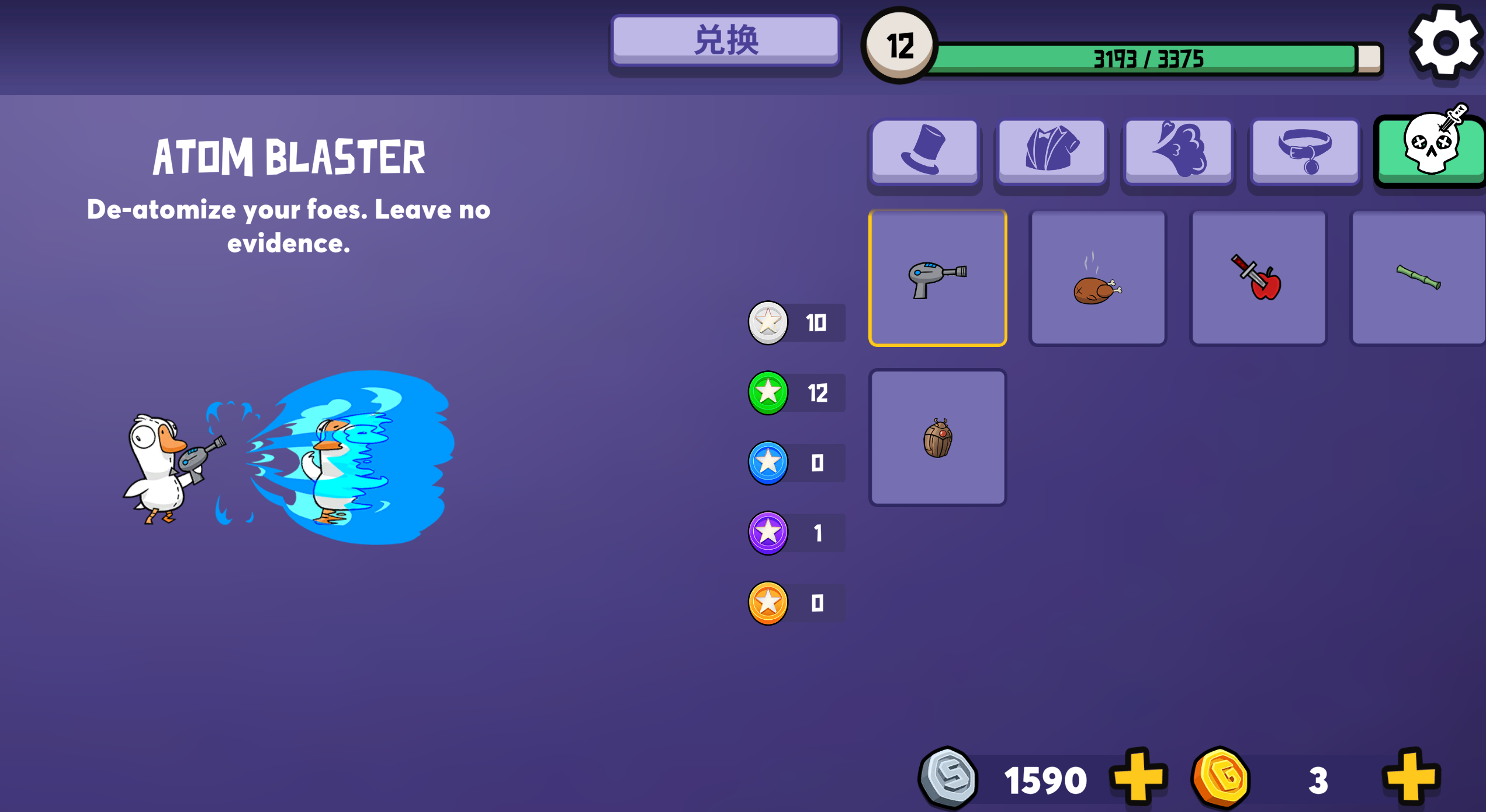
Task: Click the green star token
Action: coord(768,393)
